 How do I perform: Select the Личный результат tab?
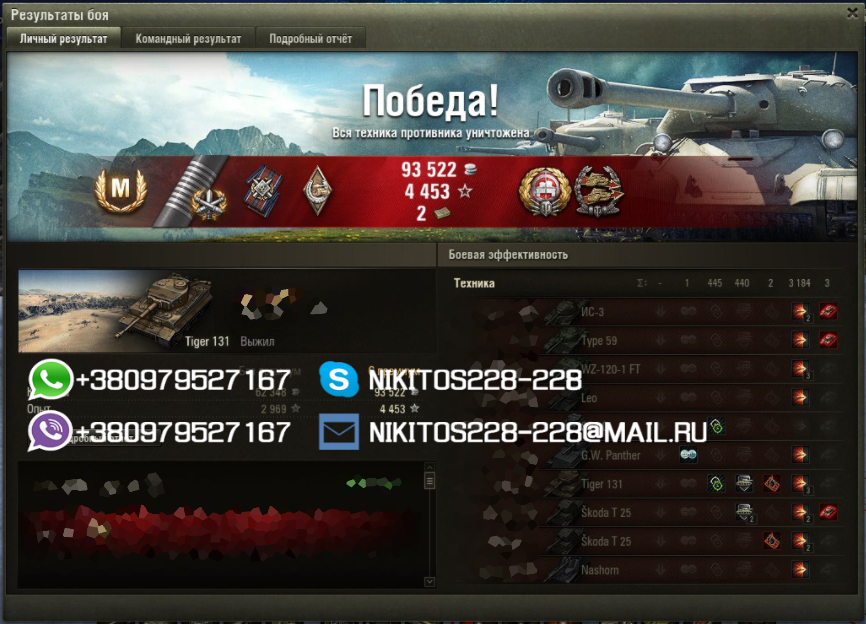64,39
